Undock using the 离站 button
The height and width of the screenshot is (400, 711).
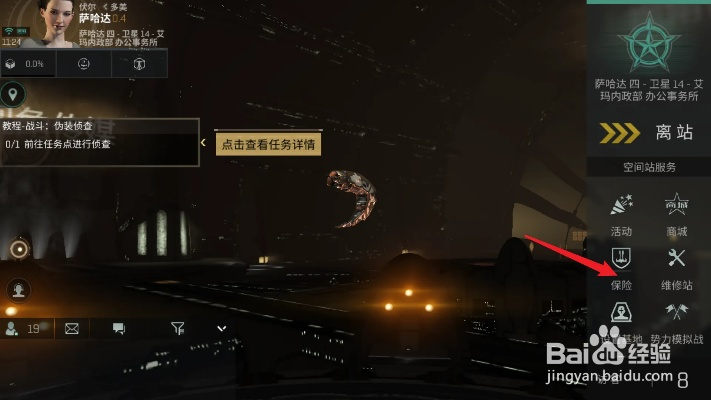click(649, 133)
